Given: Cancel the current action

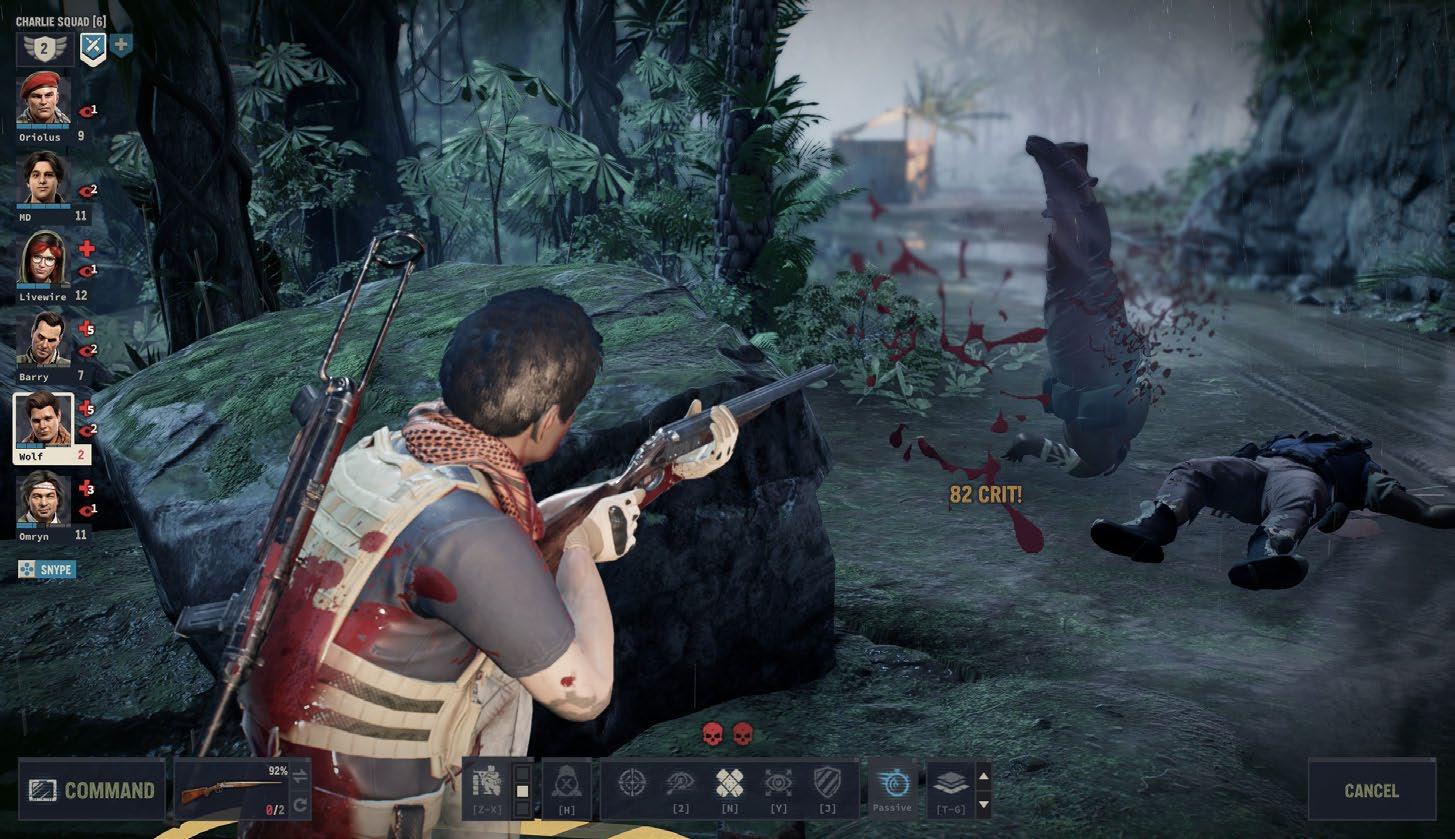Looking at the screenshot, I should coord(1371,790).
